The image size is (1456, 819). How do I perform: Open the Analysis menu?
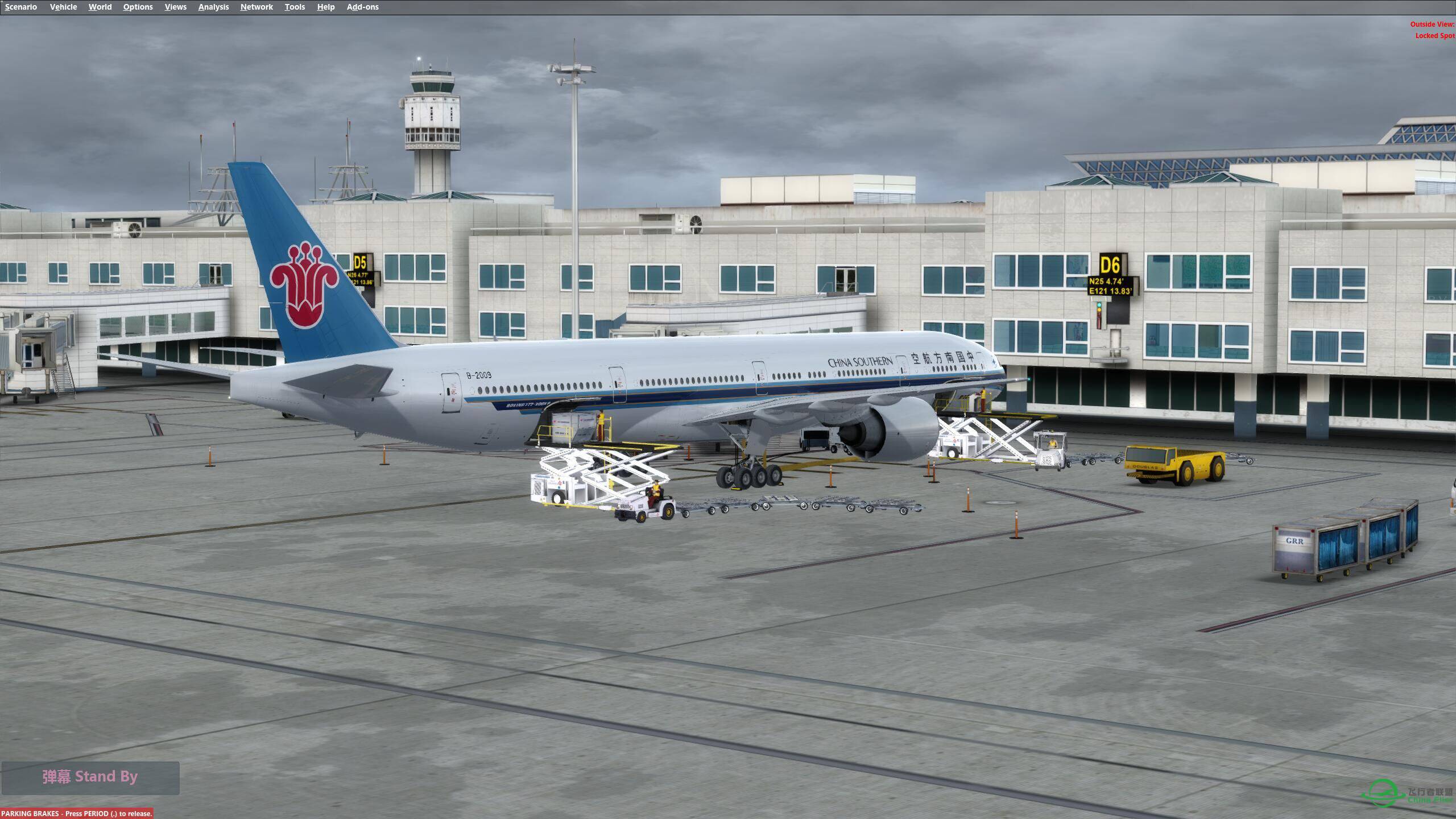click(213, 6)
